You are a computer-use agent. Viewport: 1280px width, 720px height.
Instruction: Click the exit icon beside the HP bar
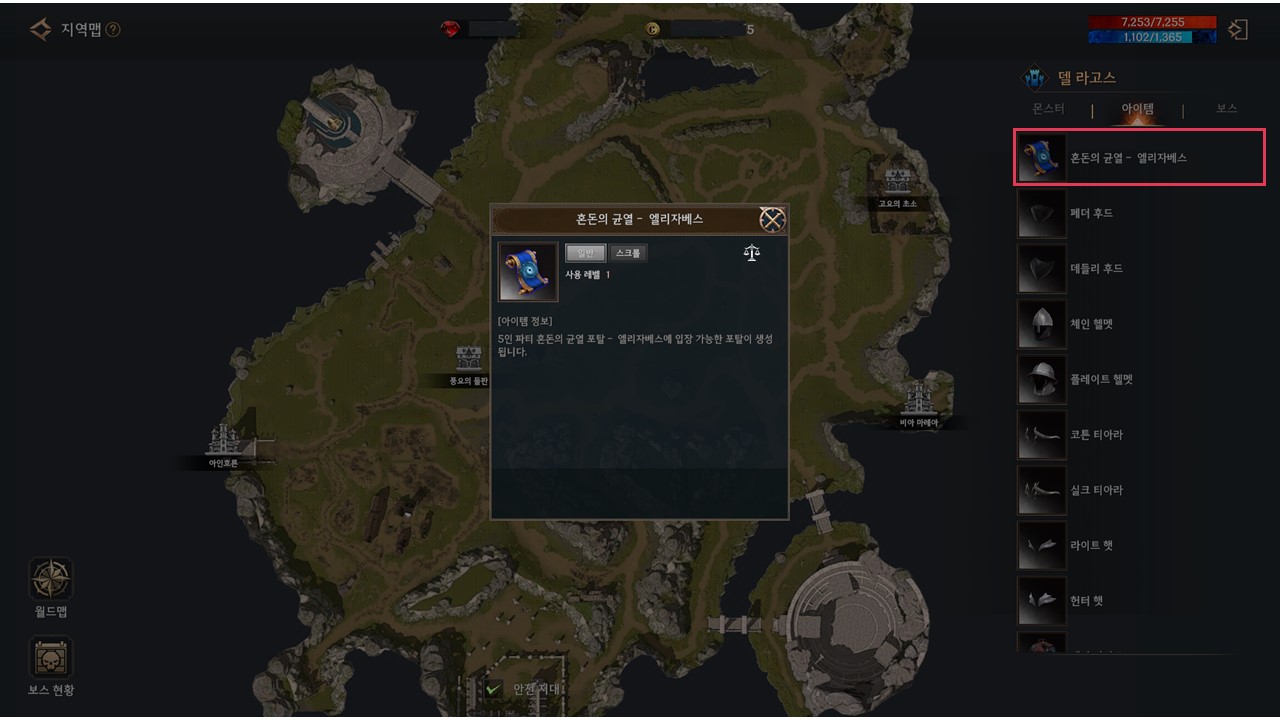click(x=1238, y=30)
